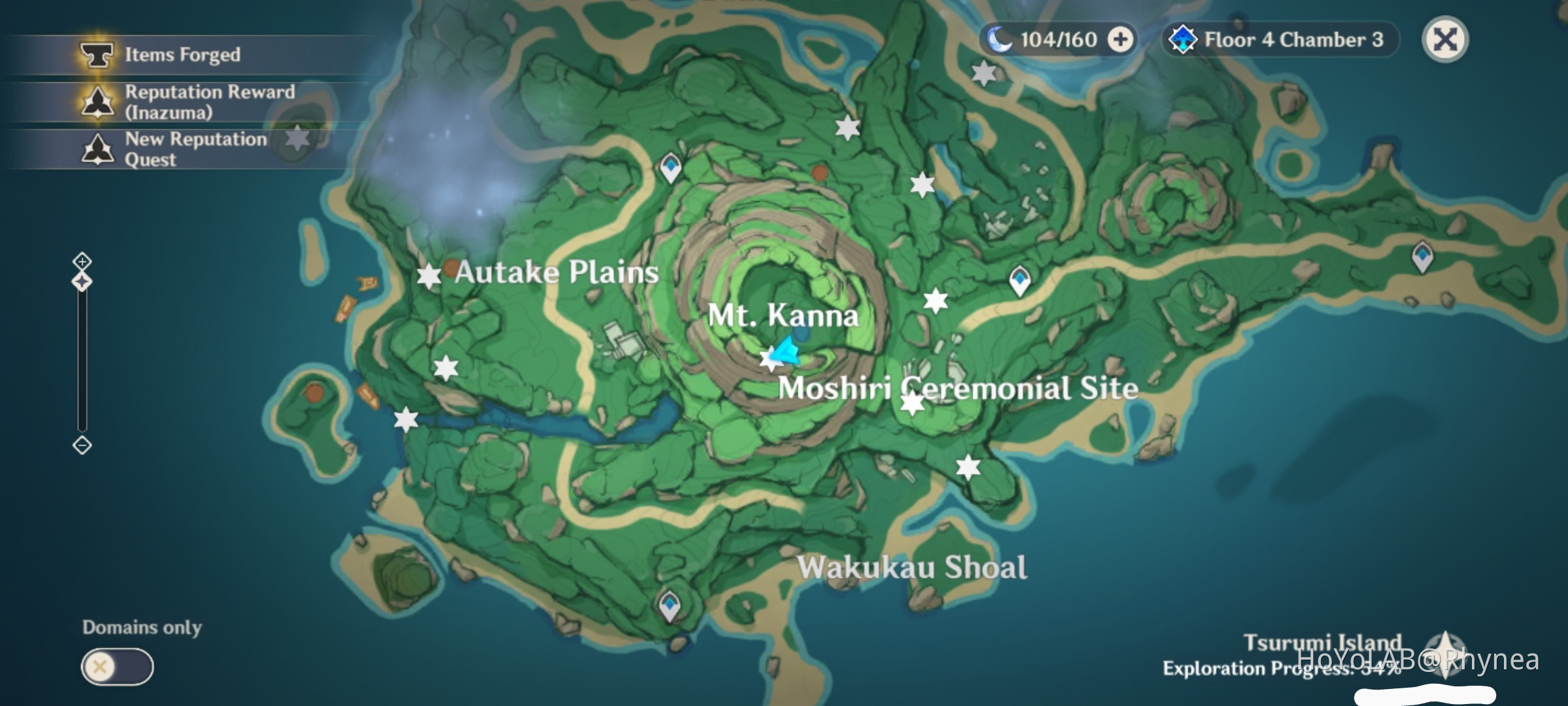Click the Items Forged anvil icon
The height and width of the screenshot is (706, 1568).
click(x=97, y=54)
